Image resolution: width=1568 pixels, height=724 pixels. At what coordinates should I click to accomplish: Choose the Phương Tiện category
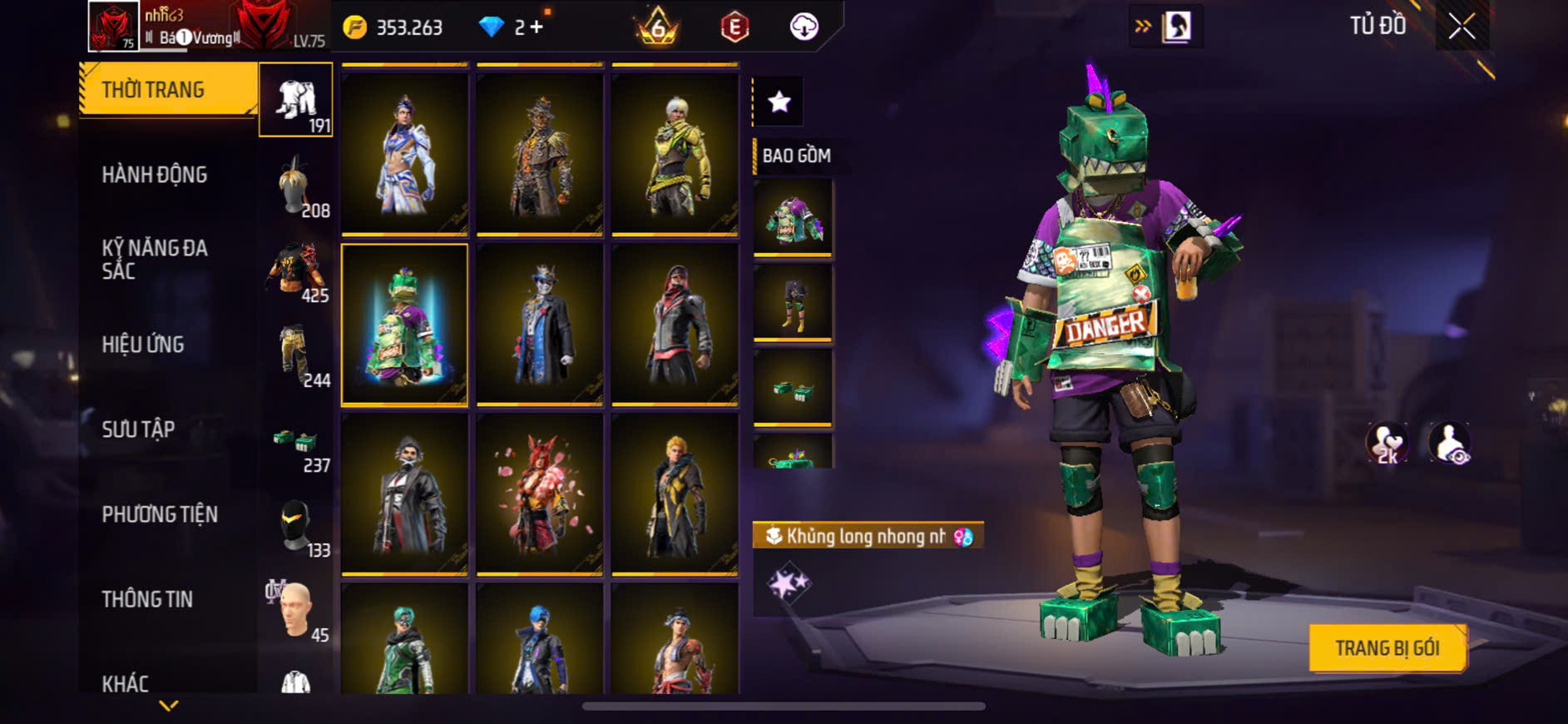160,514
